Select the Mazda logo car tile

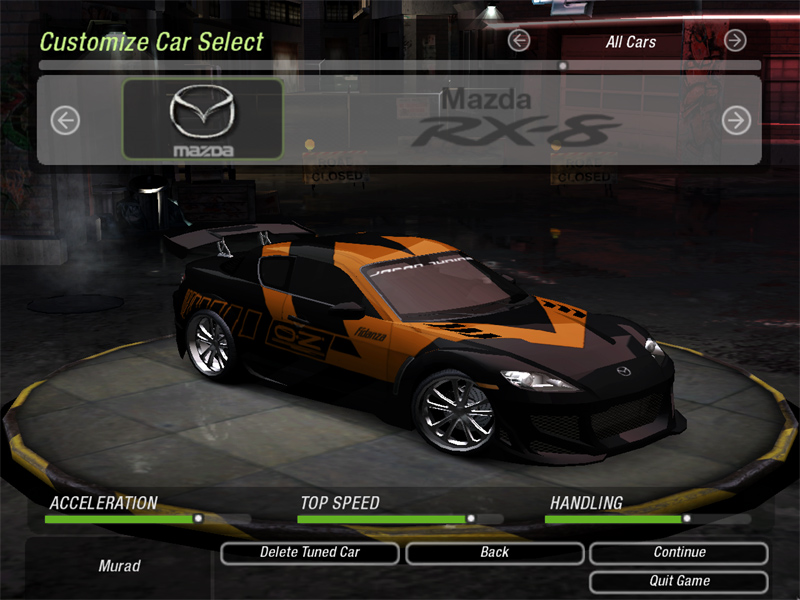202,120
